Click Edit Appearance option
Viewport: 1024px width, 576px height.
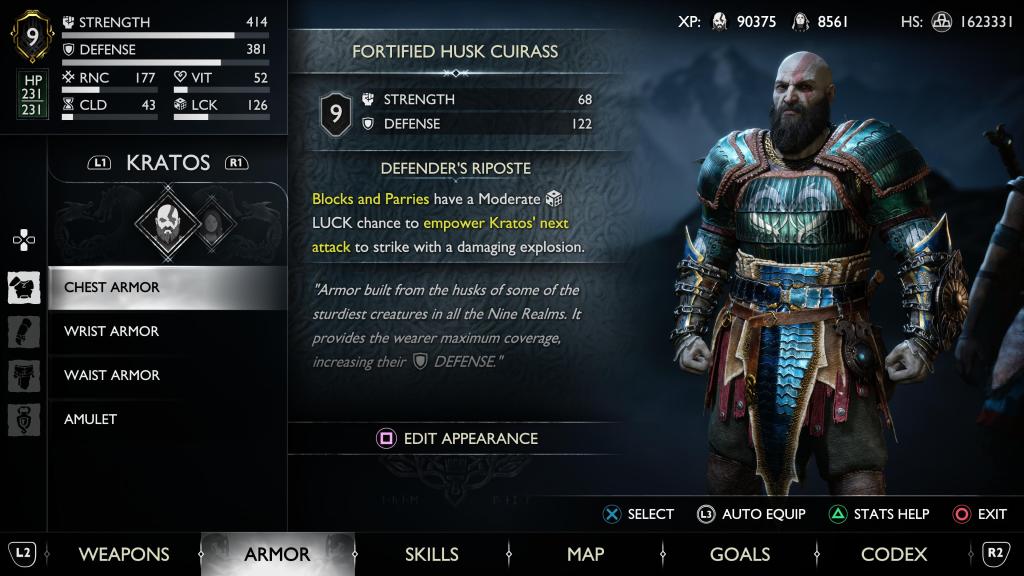tap(456, 438)
